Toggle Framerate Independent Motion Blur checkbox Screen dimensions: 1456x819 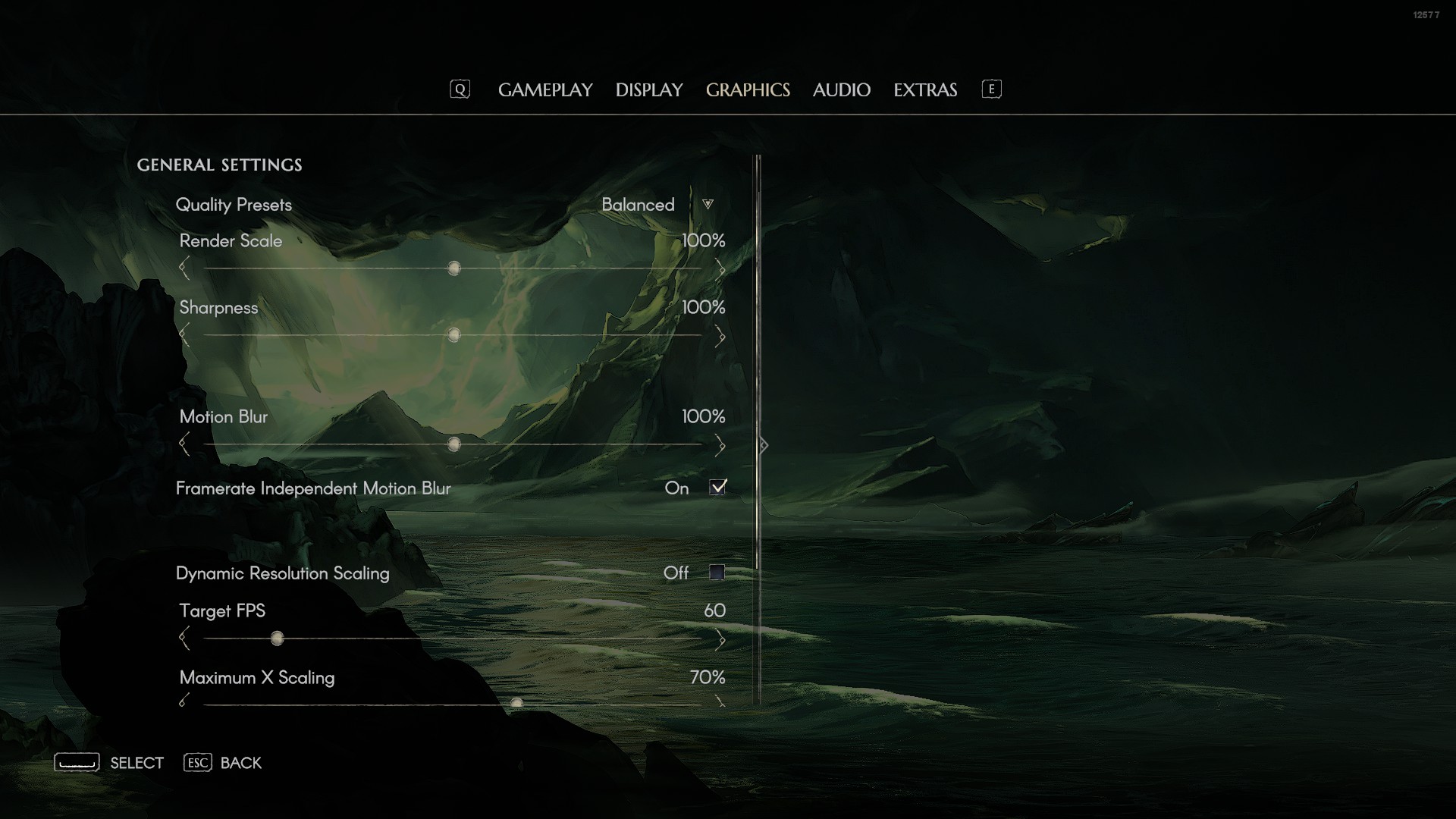point(717,488)
